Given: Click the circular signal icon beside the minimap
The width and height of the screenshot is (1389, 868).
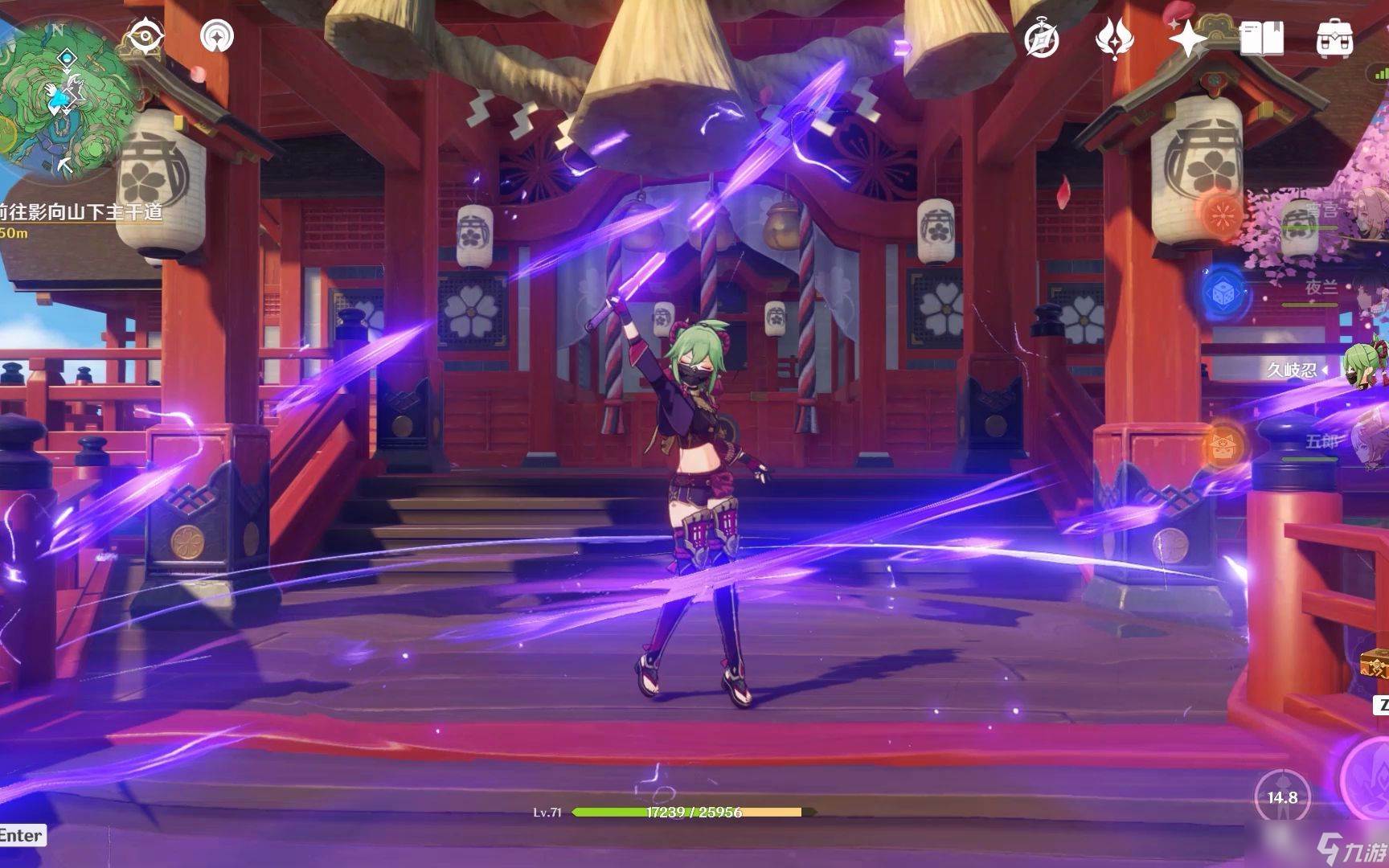Looking at the screenshot, I should (217, 36).
